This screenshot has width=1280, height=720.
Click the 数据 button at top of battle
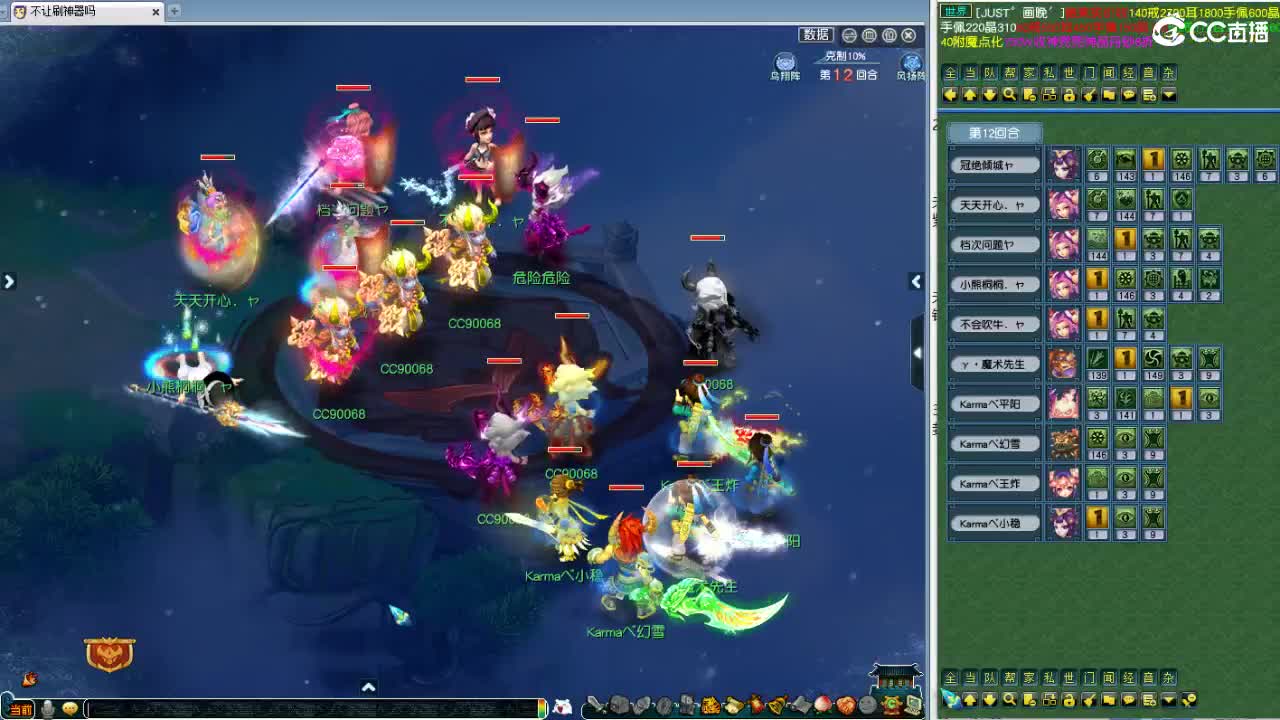click(815, 33)
